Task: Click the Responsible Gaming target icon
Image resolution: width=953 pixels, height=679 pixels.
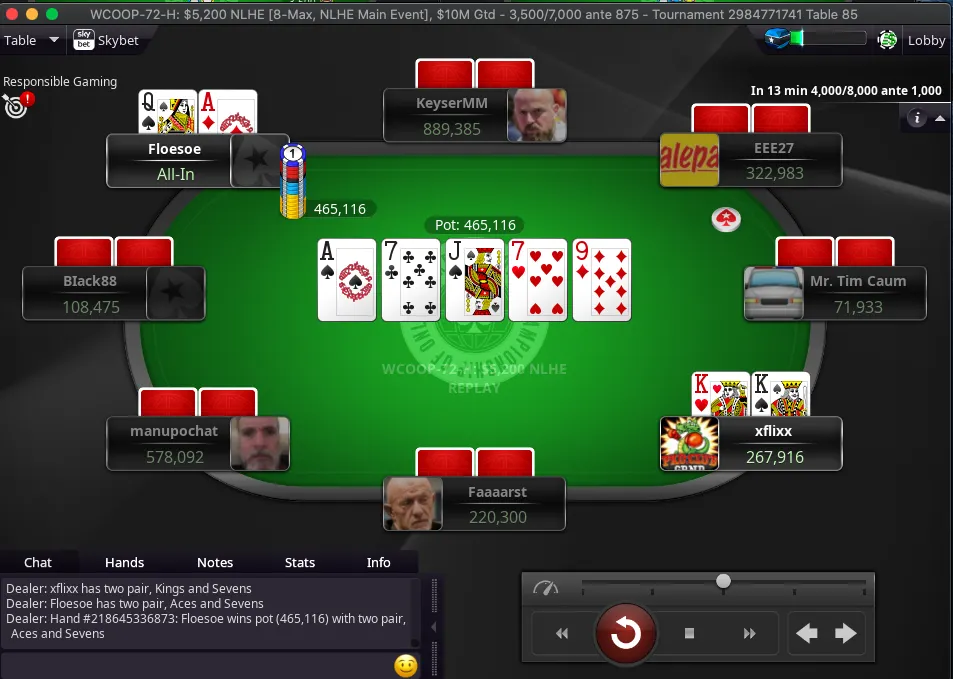Action: [15, 104]
